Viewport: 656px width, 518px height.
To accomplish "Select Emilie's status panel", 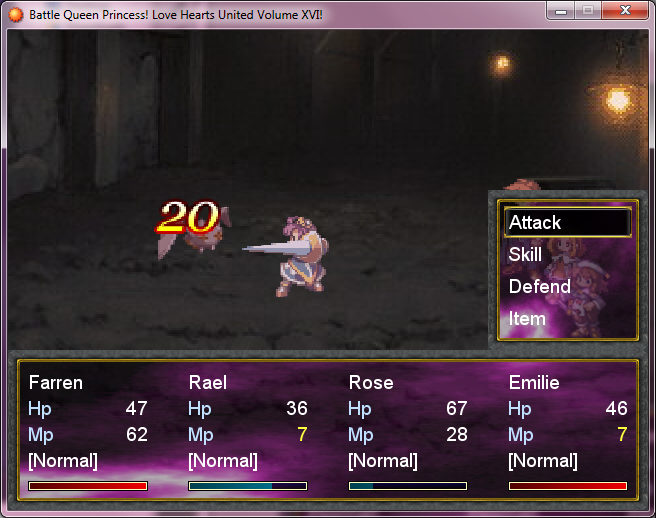I will click(568, 432).
